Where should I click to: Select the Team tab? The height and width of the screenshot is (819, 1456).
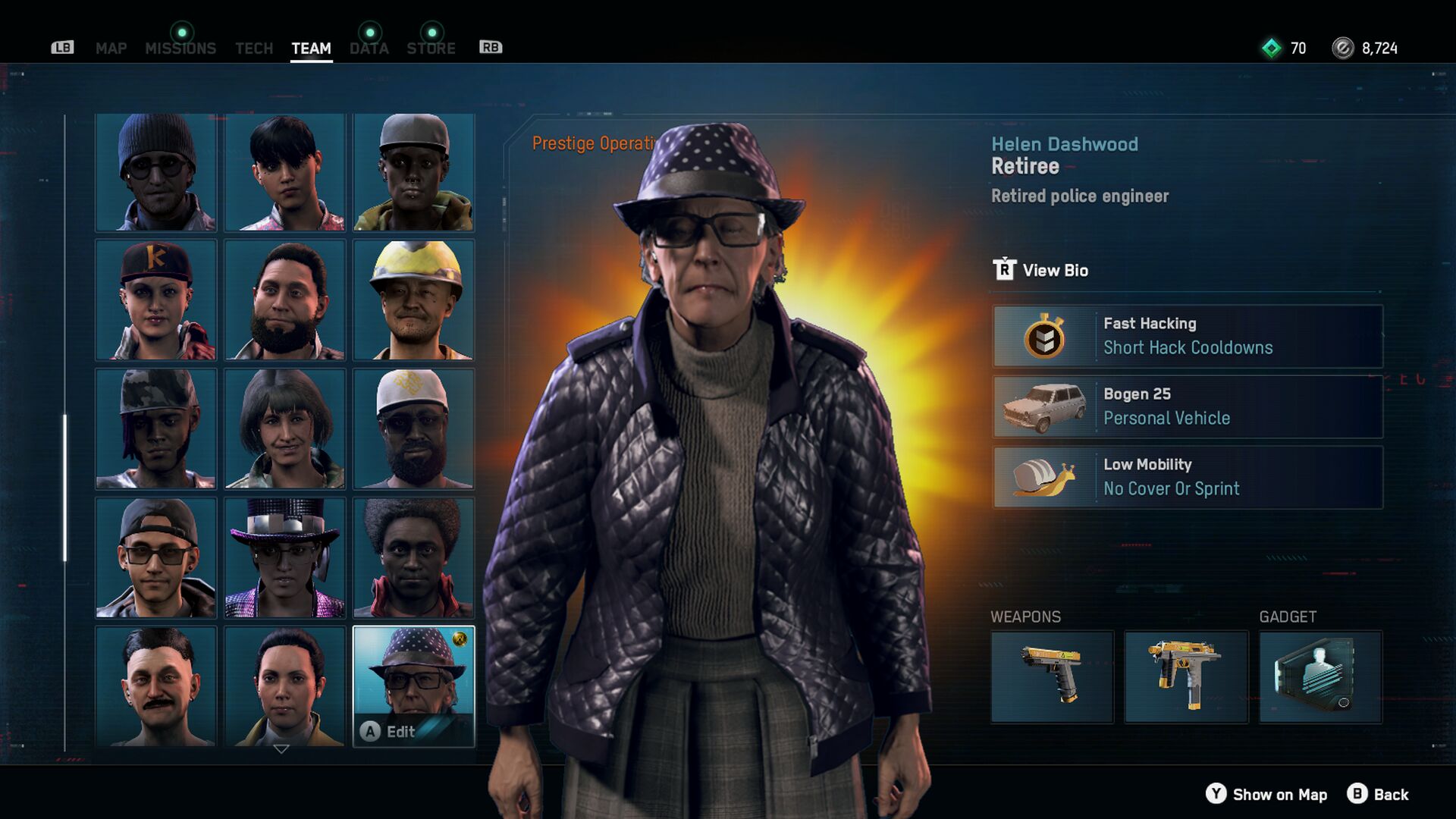tap(311, 49)
